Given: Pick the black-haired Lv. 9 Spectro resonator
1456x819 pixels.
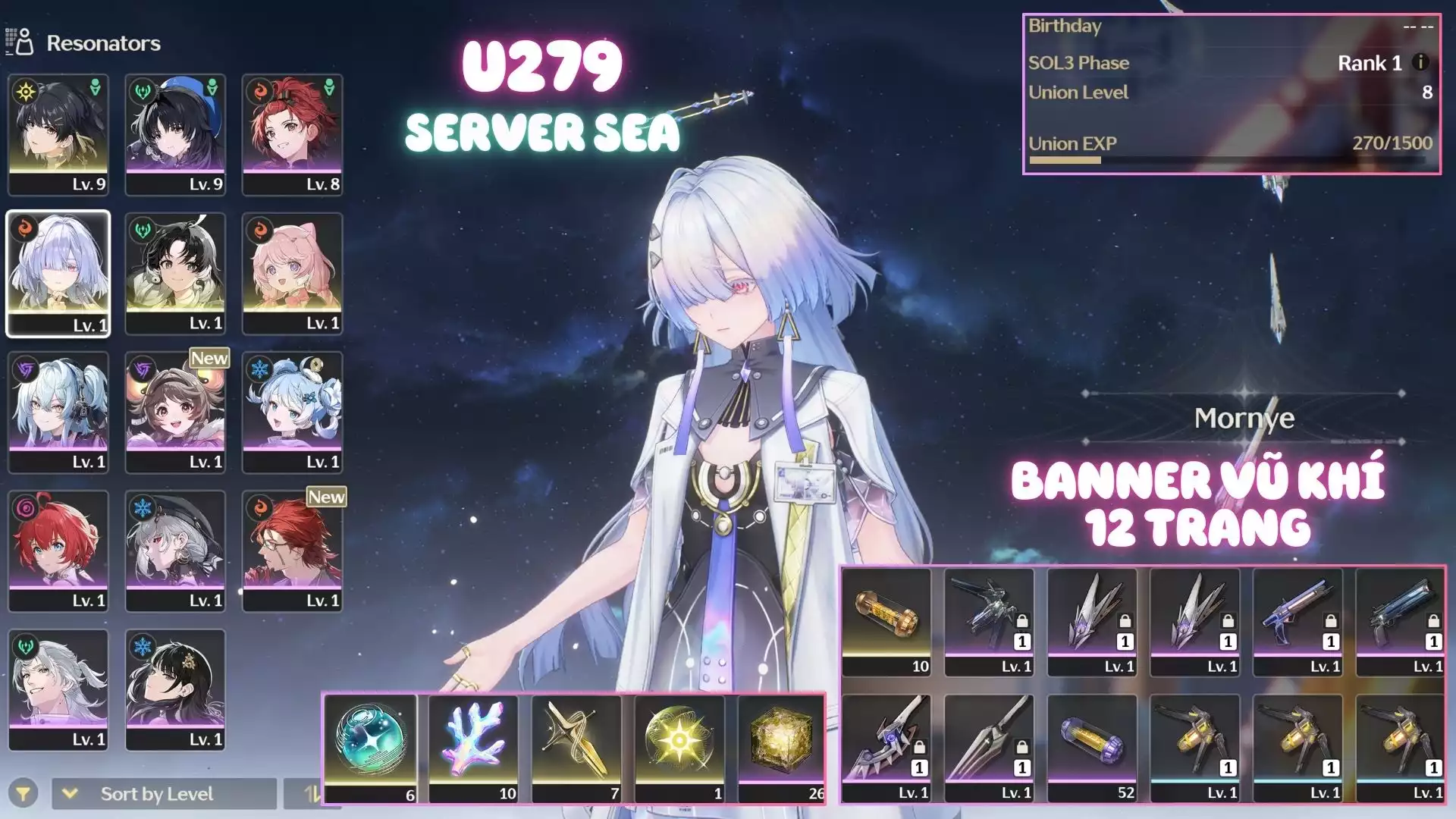Looking at the screenshot, I should point(58,134).
